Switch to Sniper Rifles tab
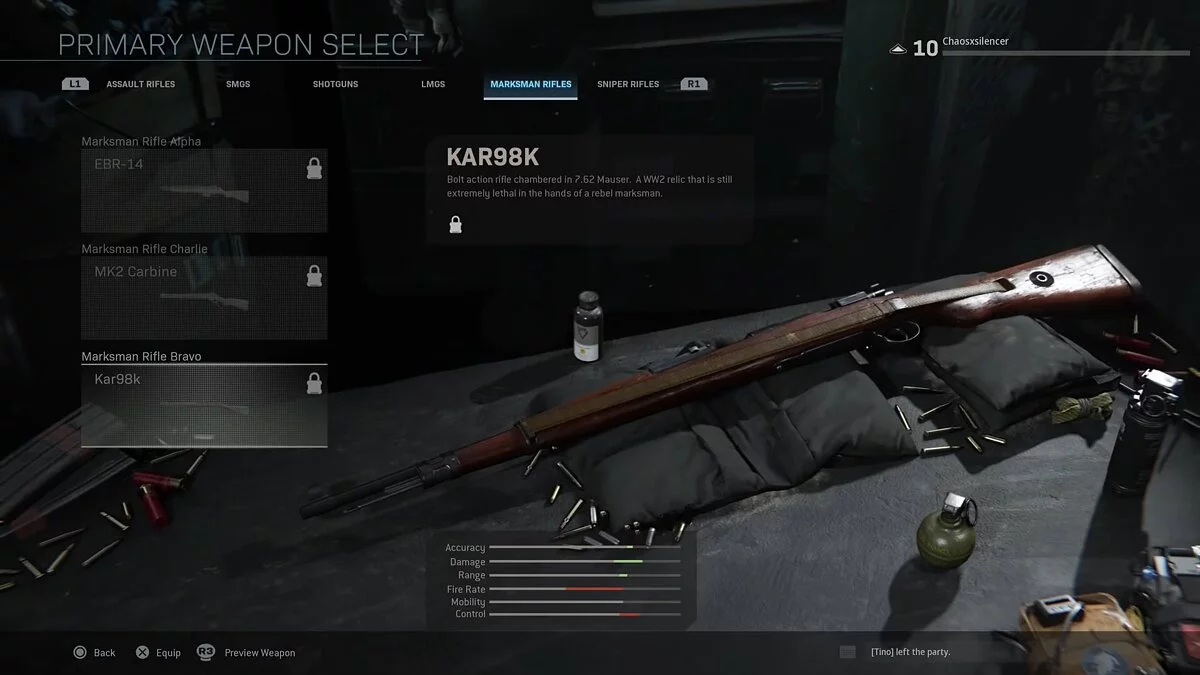The width and height of the screenshot is (1200, 675). click(x=628, y=85)
